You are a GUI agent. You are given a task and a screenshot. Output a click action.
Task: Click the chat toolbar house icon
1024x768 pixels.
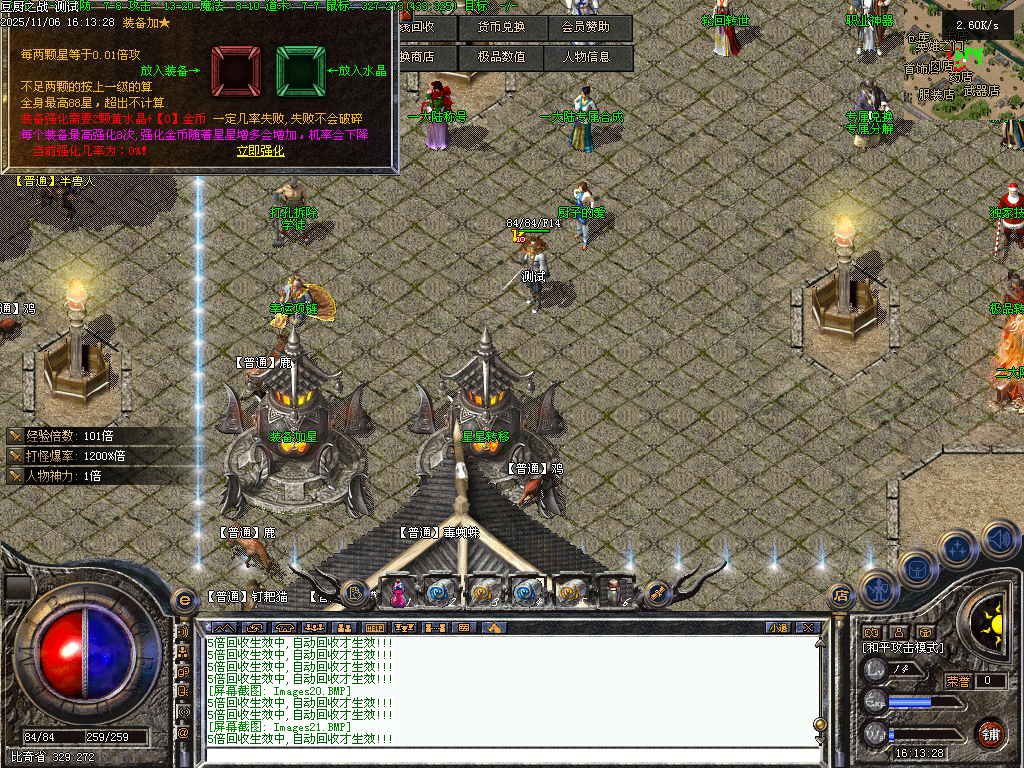point(491,627)
